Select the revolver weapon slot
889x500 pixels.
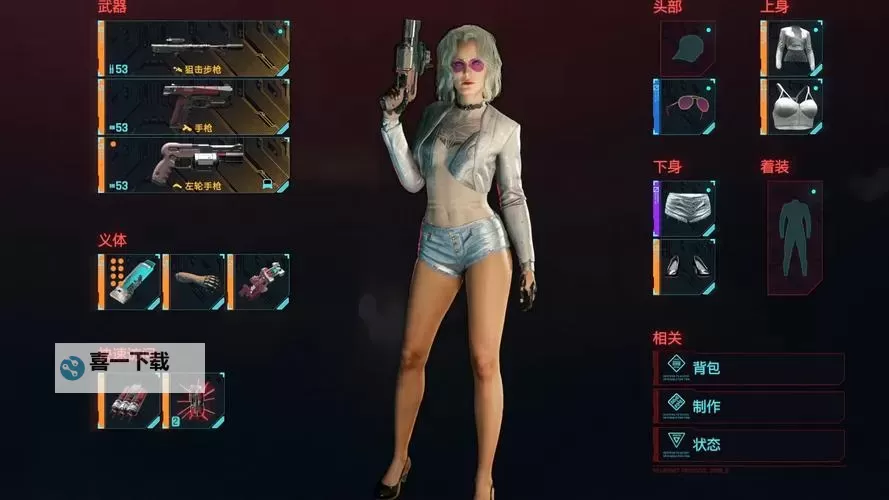point(195,165)
